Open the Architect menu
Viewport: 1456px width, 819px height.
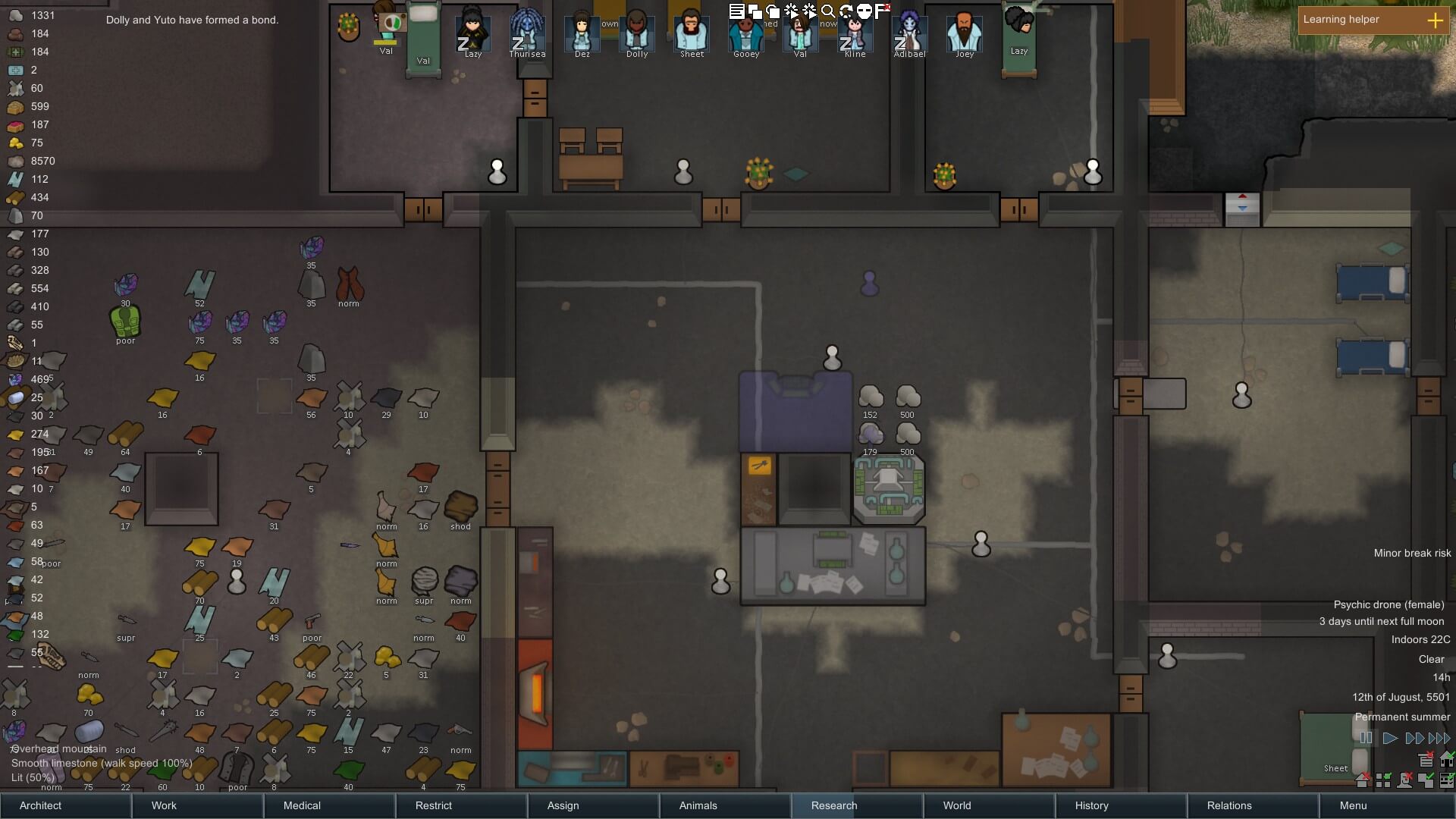coord(41,805)
